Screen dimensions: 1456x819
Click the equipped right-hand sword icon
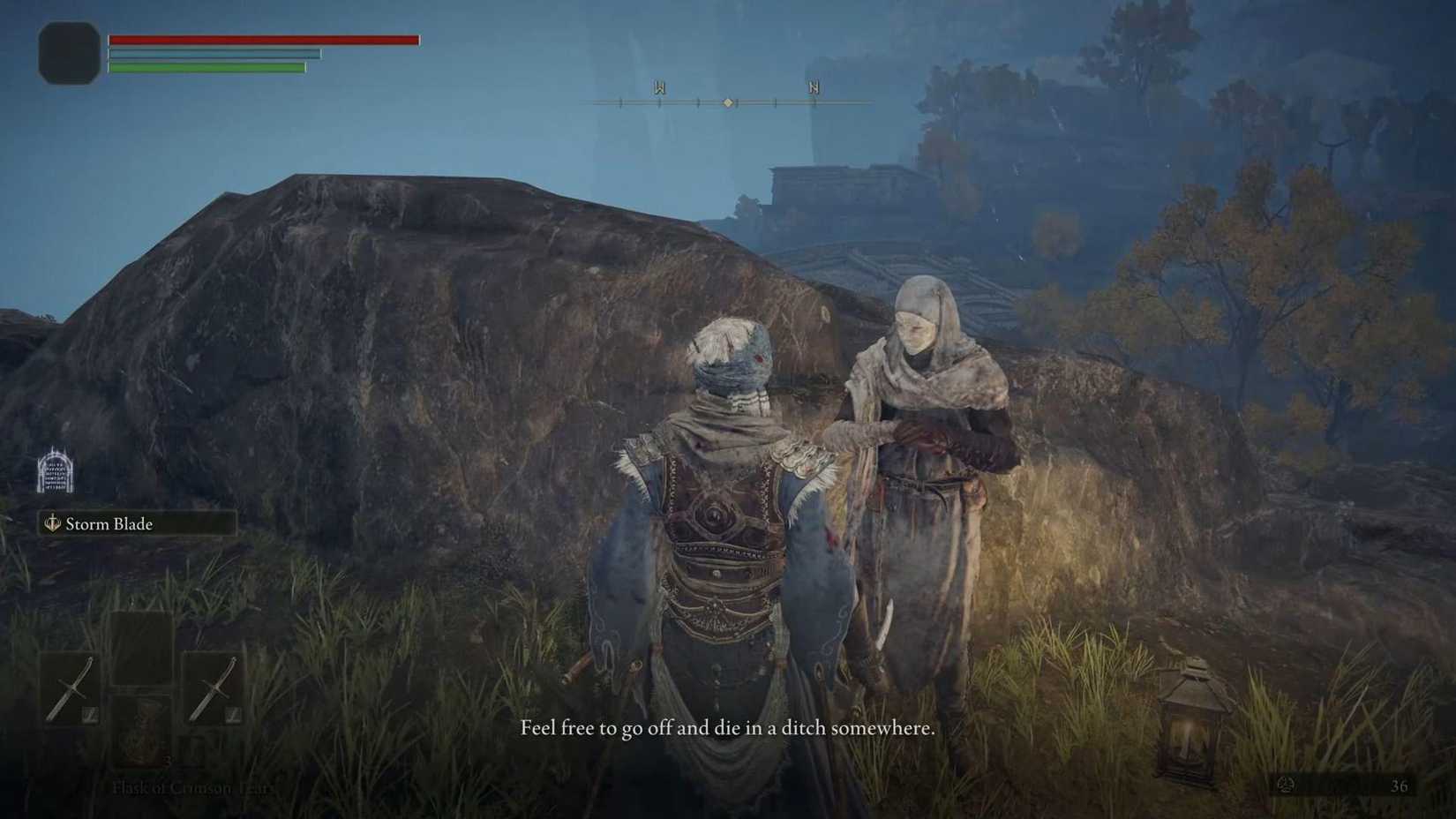pyautogui.click(x=214, y=688)
